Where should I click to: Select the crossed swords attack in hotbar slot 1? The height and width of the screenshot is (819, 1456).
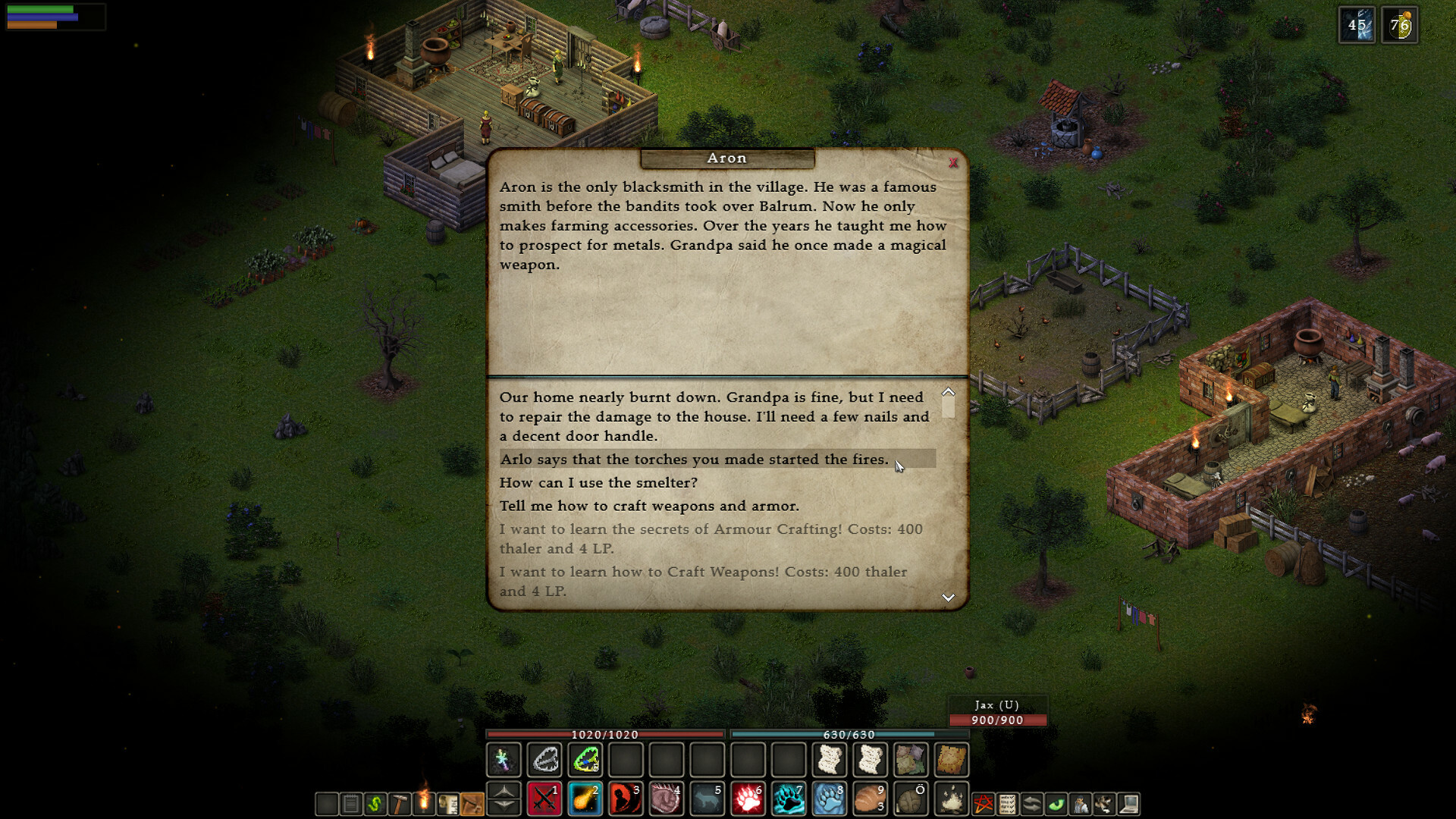click(544, 802)
